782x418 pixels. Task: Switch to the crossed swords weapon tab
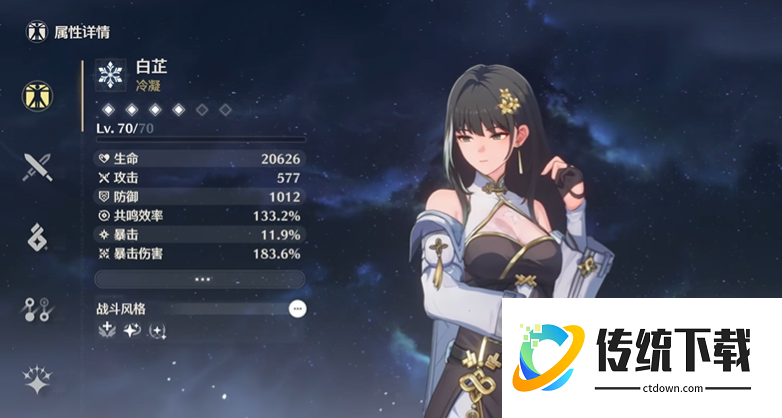[x=38, y=166]
